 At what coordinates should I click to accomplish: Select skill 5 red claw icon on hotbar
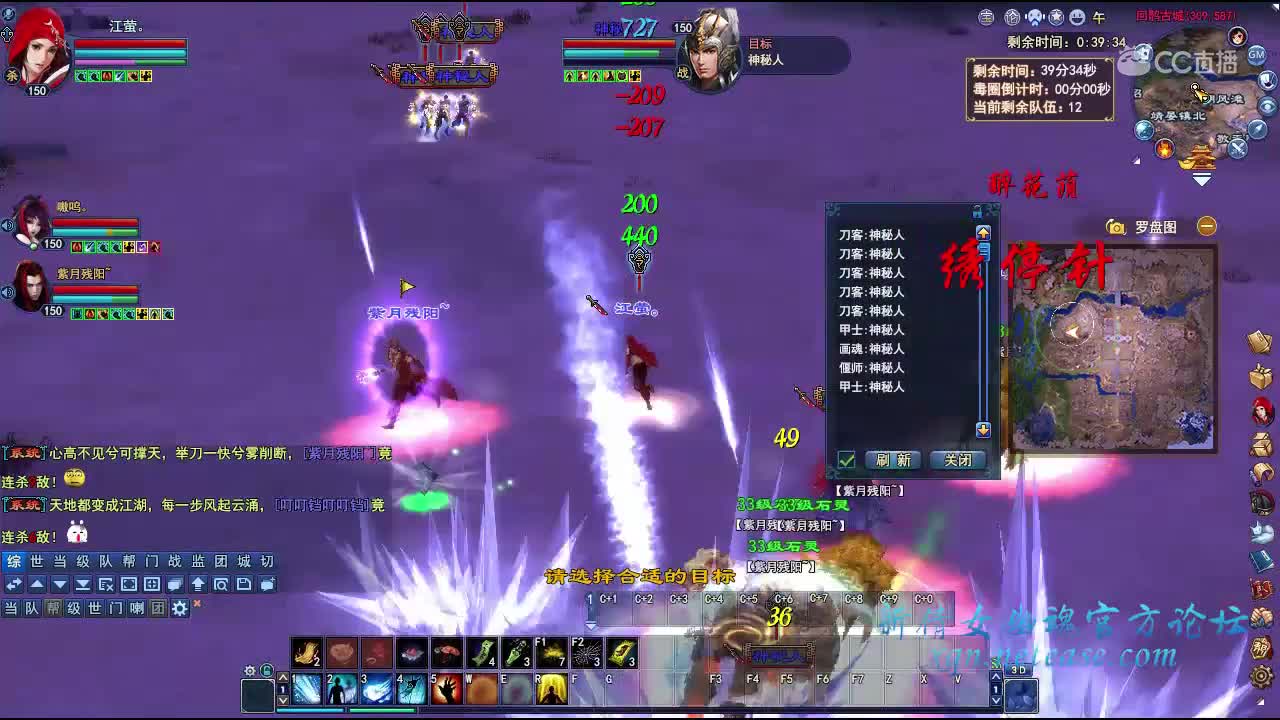click(447, 689)
